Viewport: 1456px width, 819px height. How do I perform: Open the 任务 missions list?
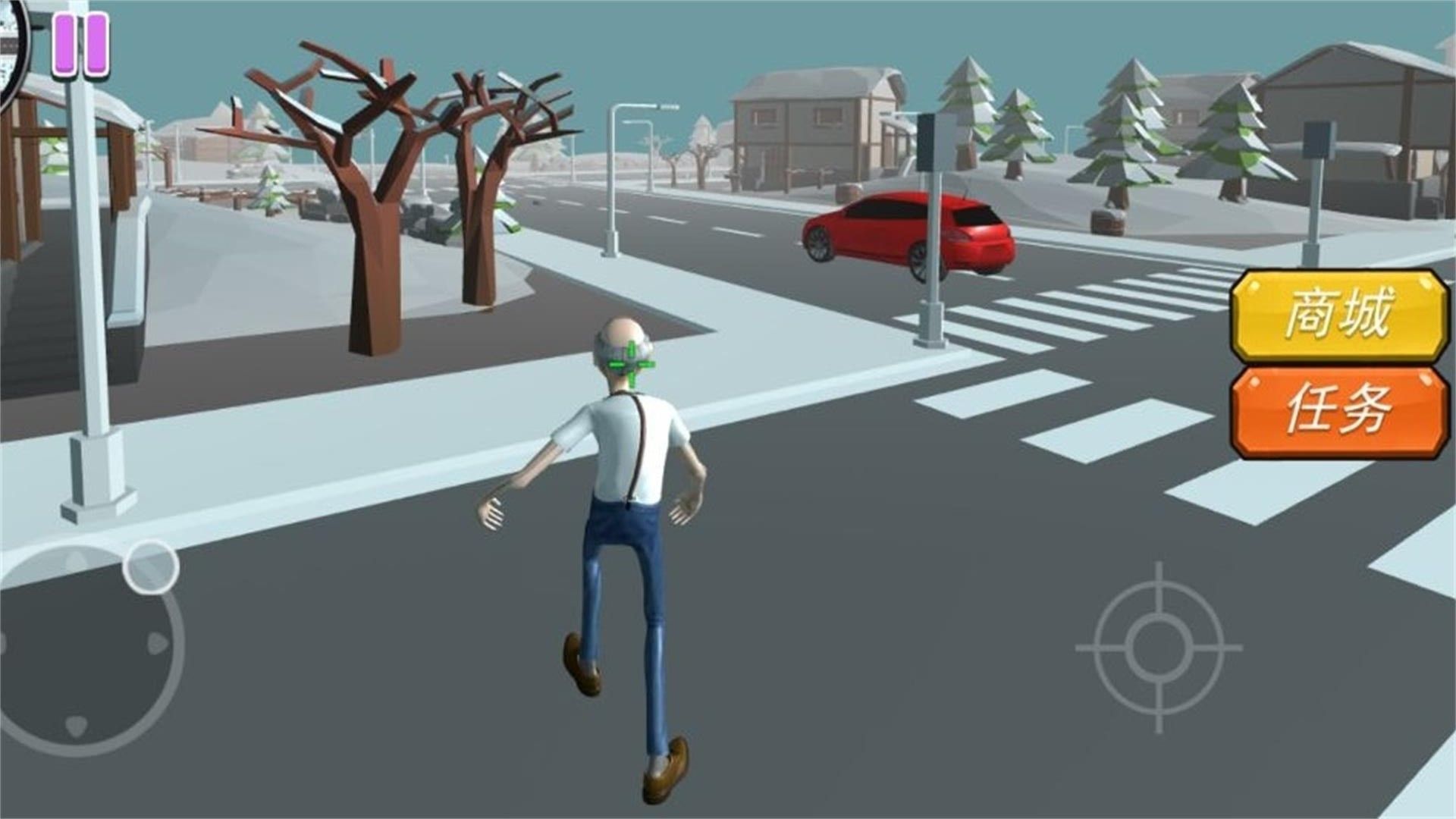1339,411
